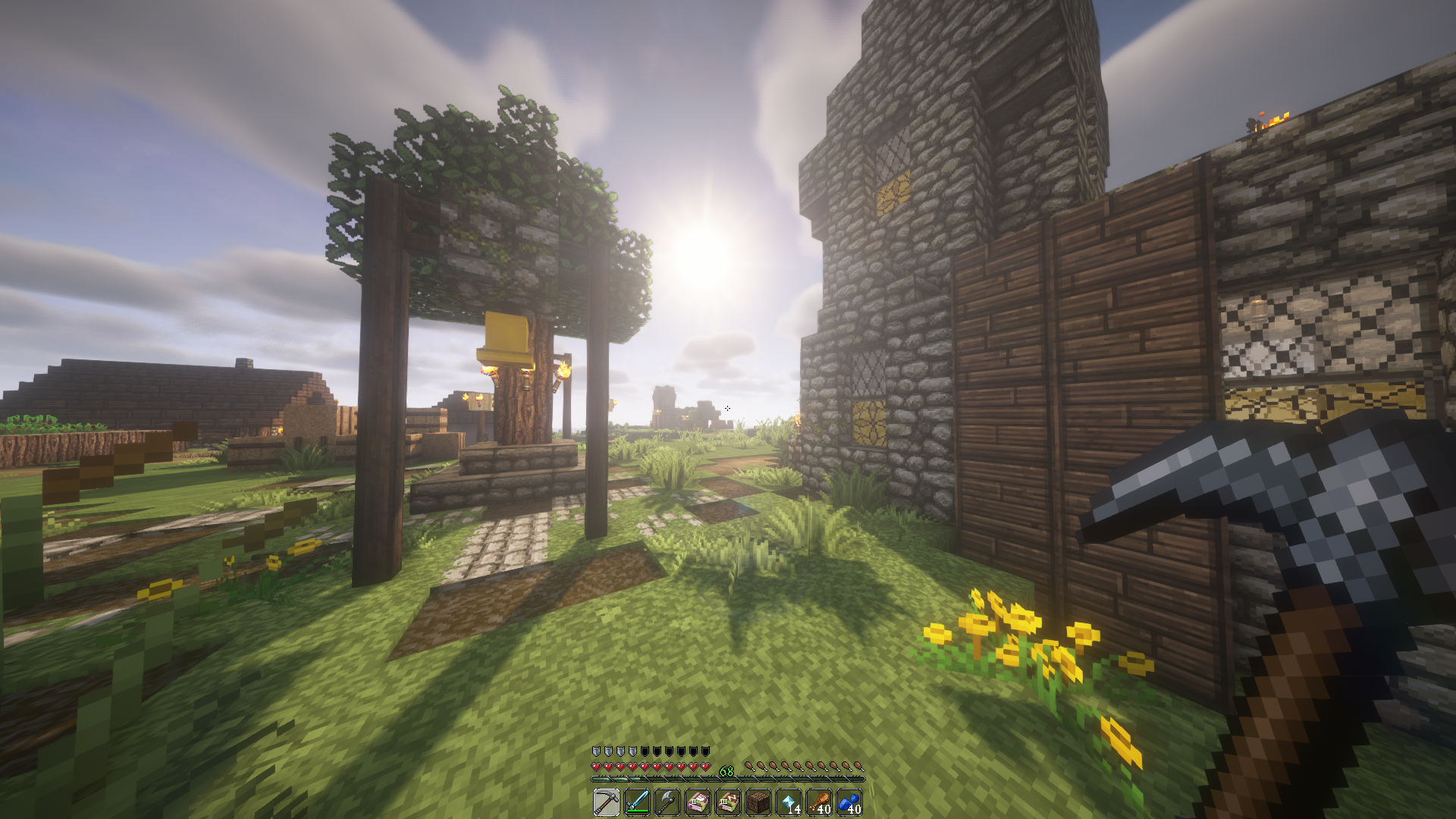Image resolution: width=1456 pixels, height=819 pixels.
Task: Click the rightmost hunger drumstick icon
Action: [859, 766]
